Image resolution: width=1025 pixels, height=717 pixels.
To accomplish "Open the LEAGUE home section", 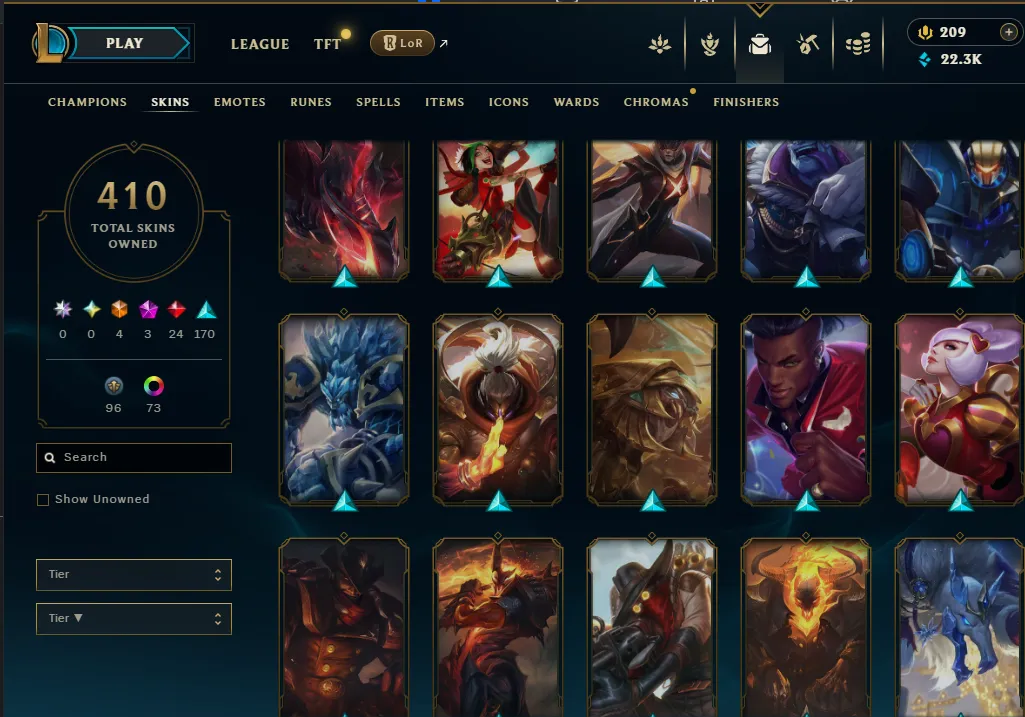I will pos(260,44).
